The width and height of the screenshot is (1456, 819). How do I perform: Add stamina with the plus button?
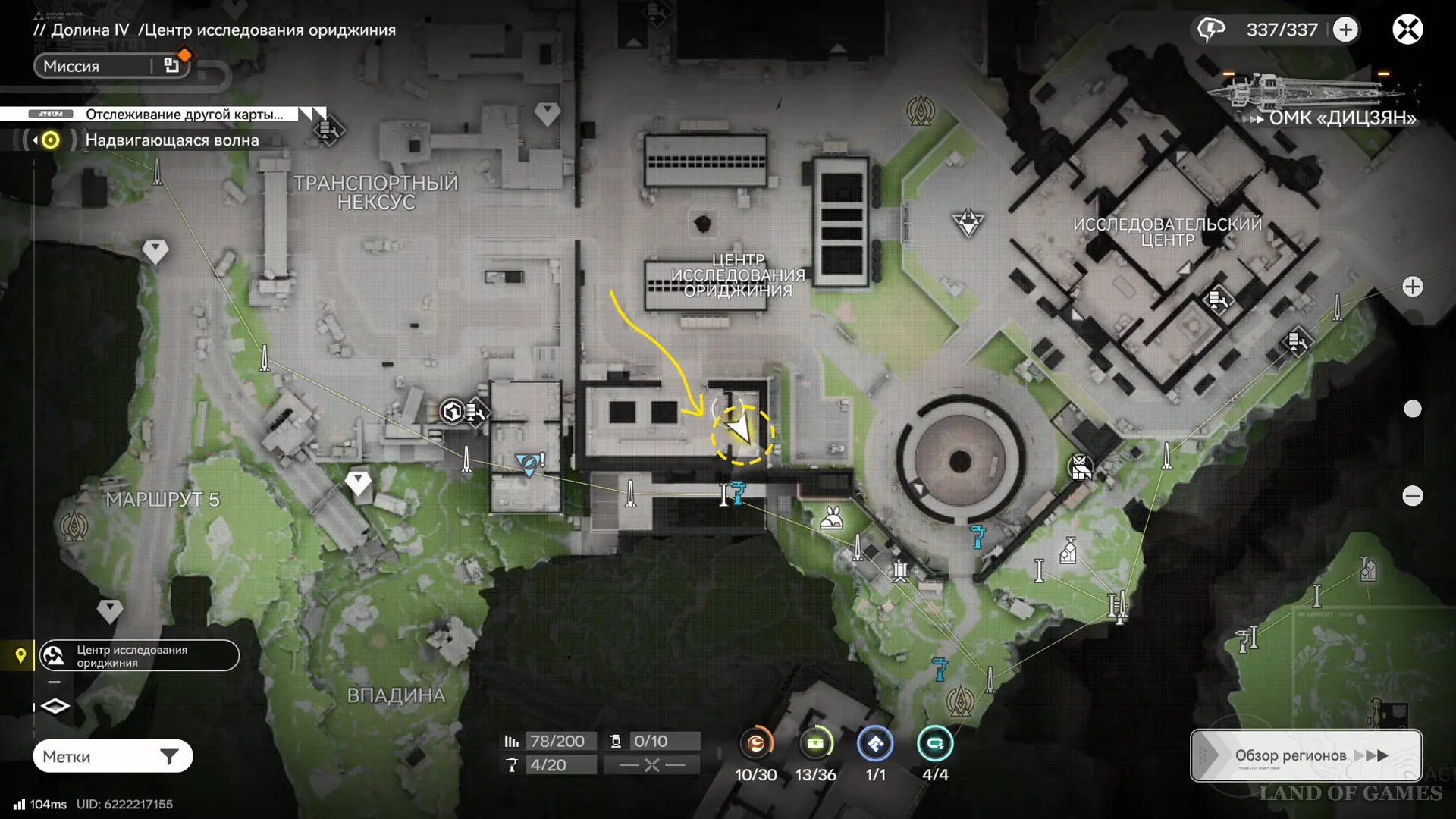[1345, 30]
